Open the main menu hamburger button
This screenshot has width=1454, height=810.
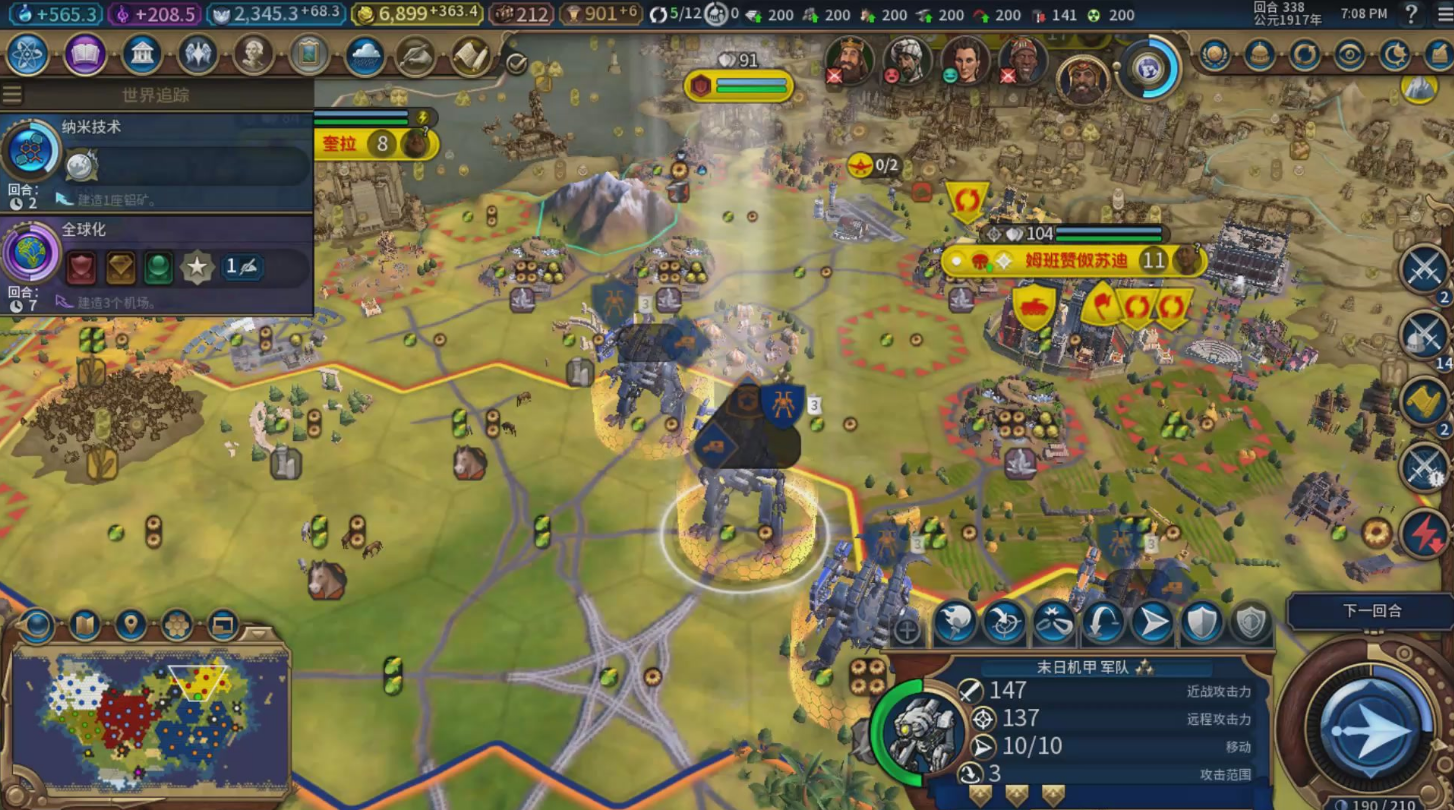click(1443, 14)
